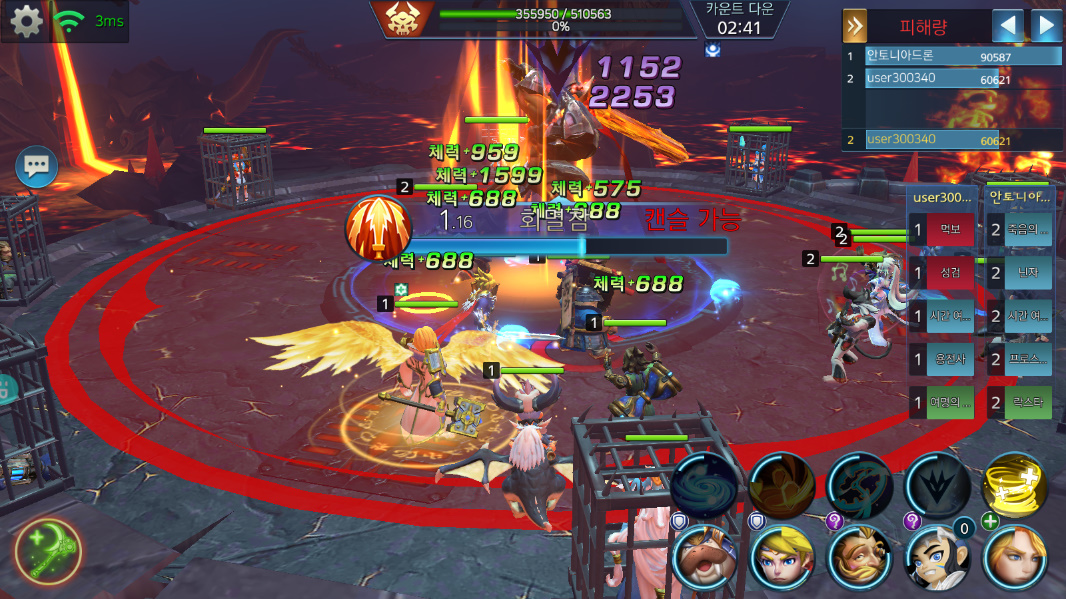Viewport: 1066px width, 599px height.
Task: Select the bearded dwarf hero portrait
Action: point(860,557)
